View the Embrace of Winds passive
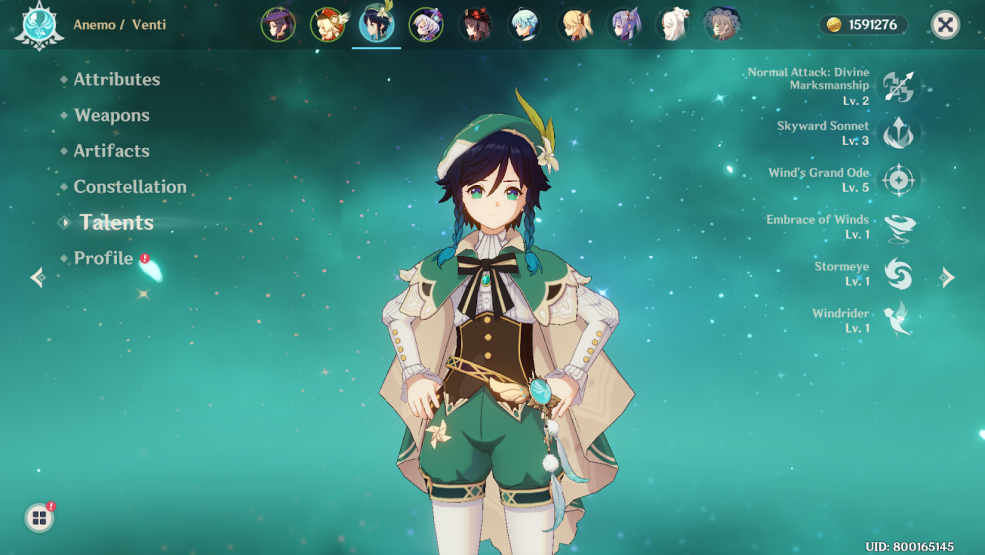 coord(898,227)
